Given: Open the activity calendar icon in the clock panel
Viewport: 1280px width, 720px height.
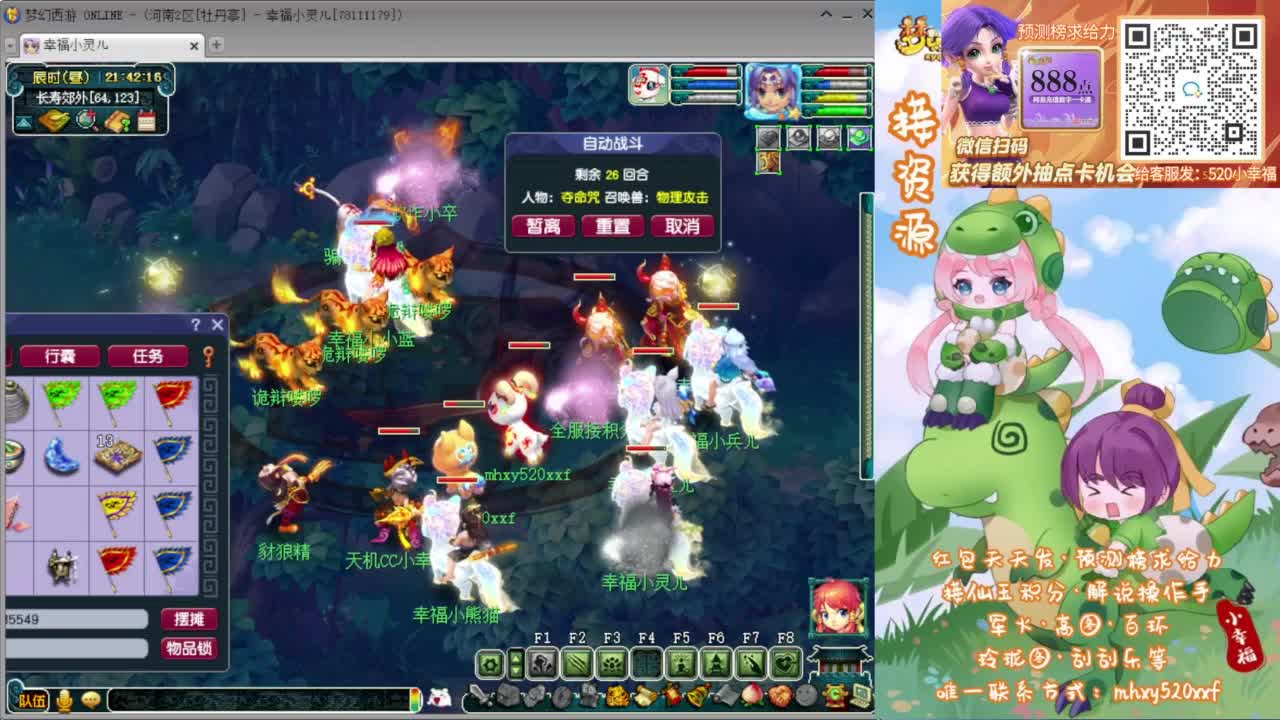Looking at the screenshot, I should click(146, 122).
